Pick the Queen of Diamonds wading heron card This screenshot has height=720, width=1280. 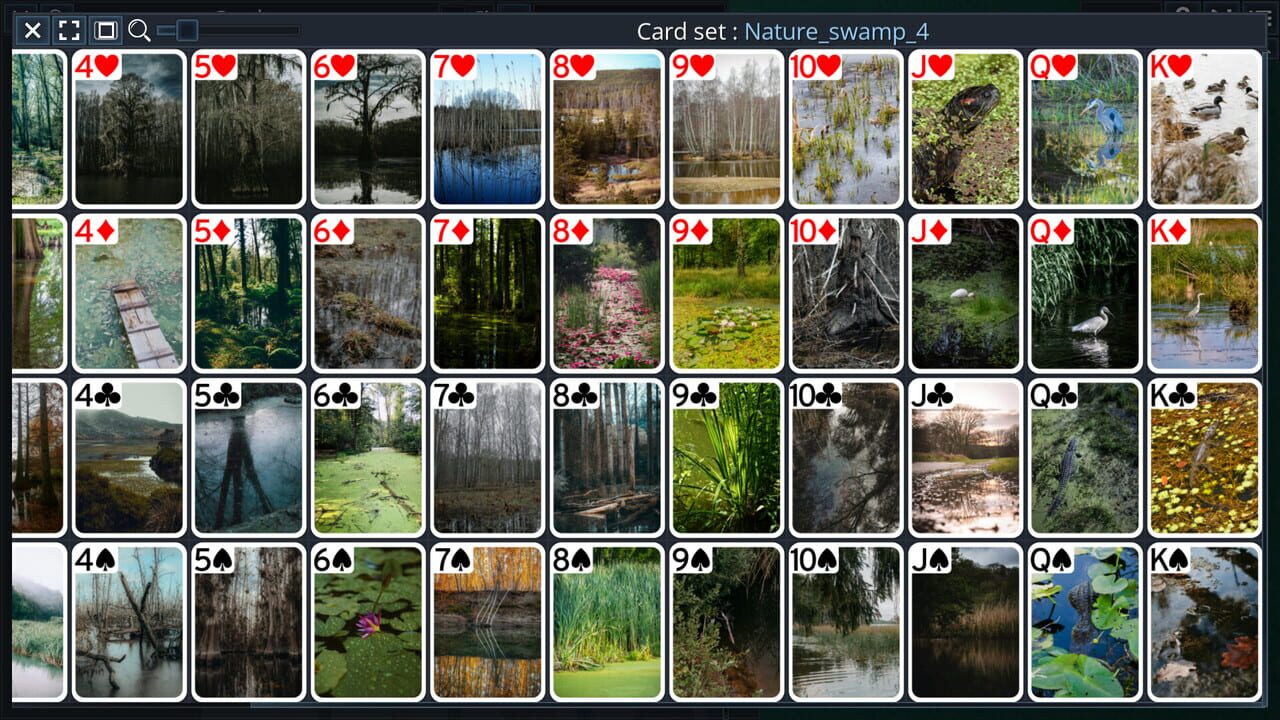tap(1084, 292)
